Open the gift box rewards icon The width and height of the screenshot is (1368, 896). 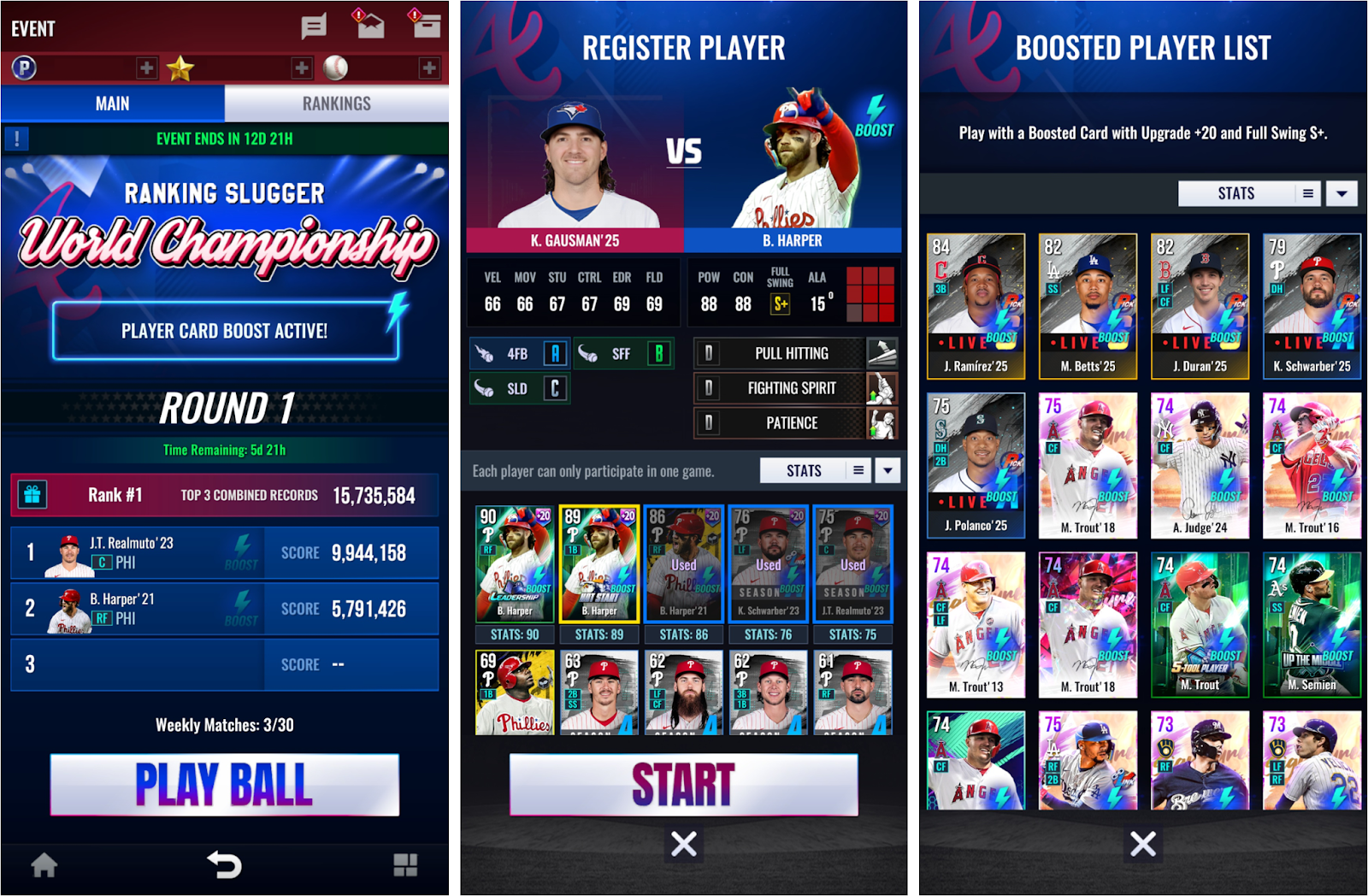coord(32,495)
